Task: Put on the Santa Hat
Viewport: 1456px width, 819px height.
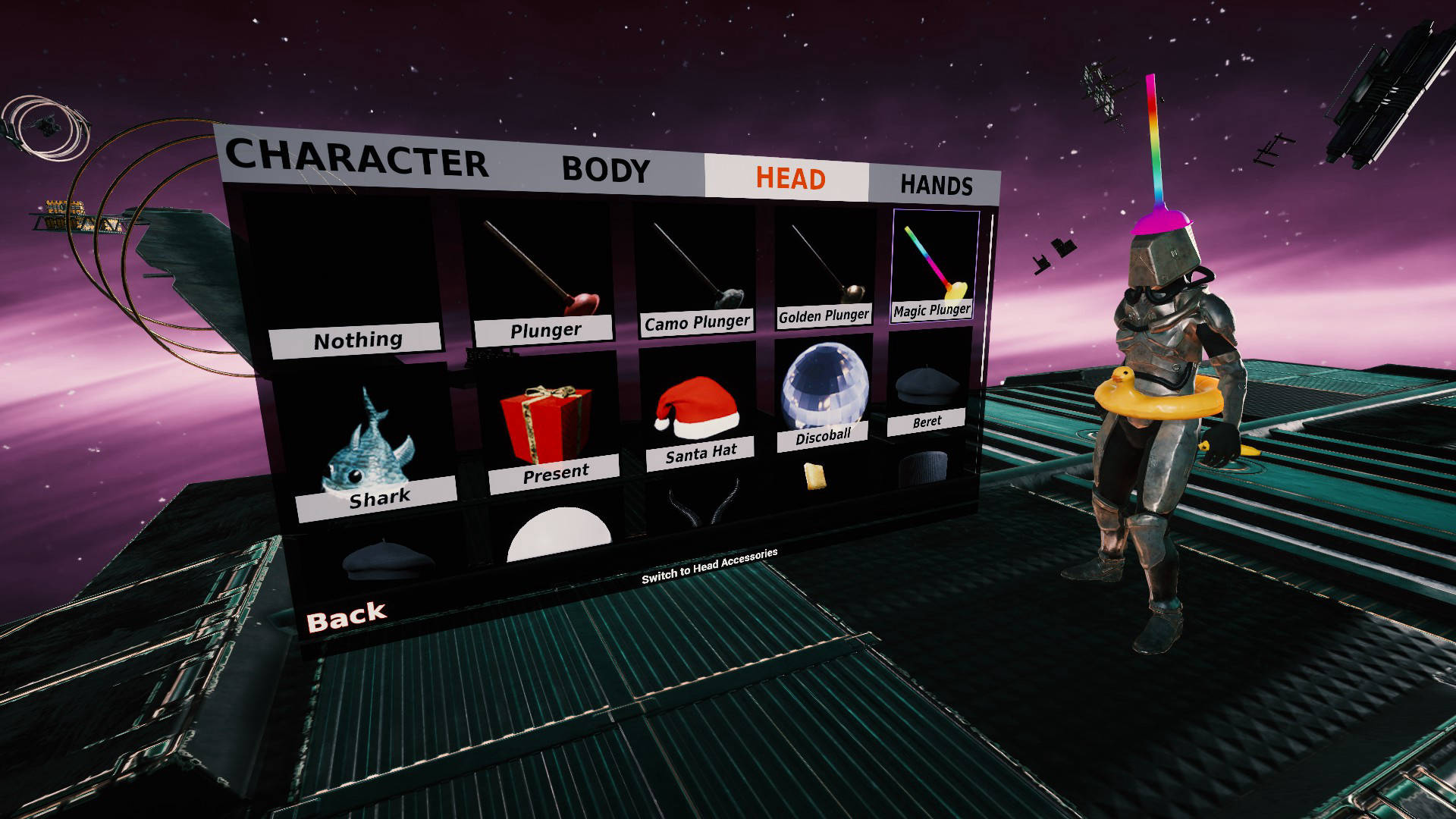Action: 698,413
